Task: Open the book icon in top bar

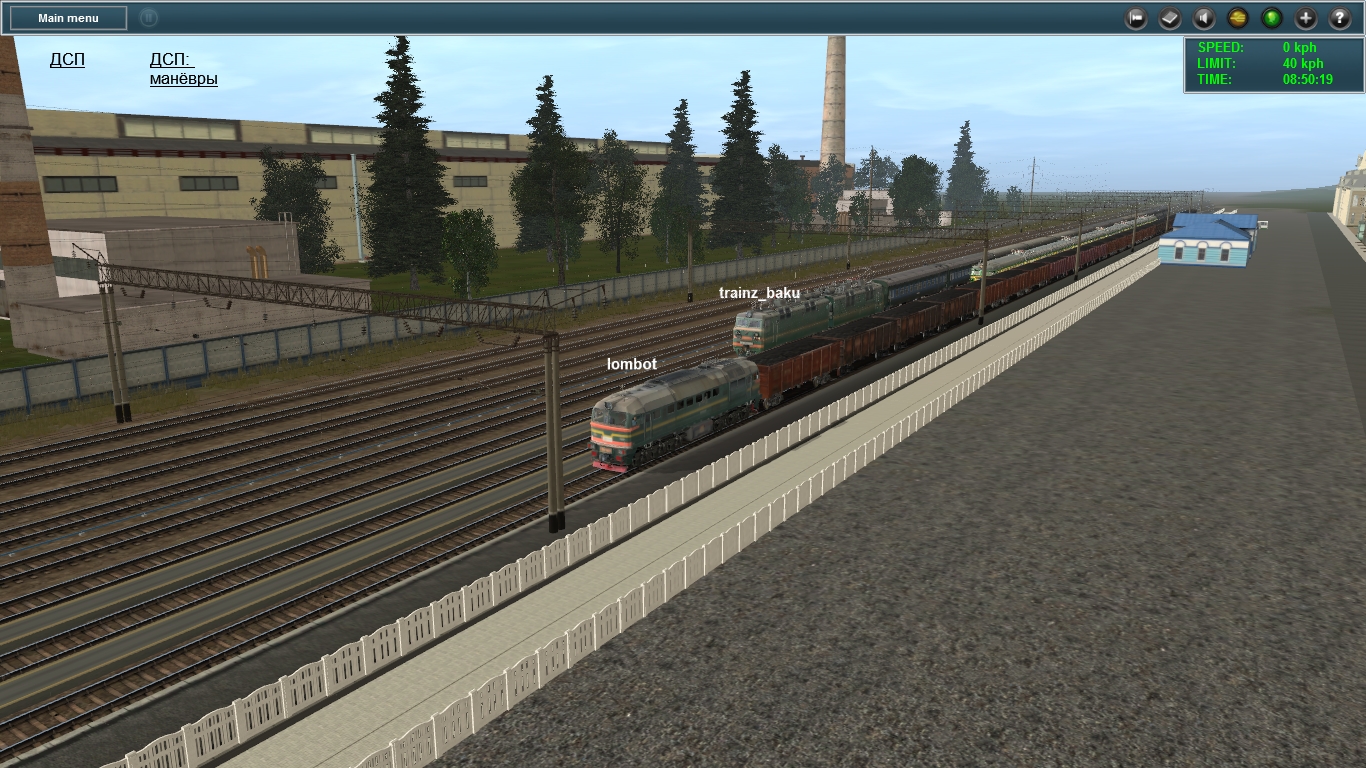Action: coord(1170,18)
